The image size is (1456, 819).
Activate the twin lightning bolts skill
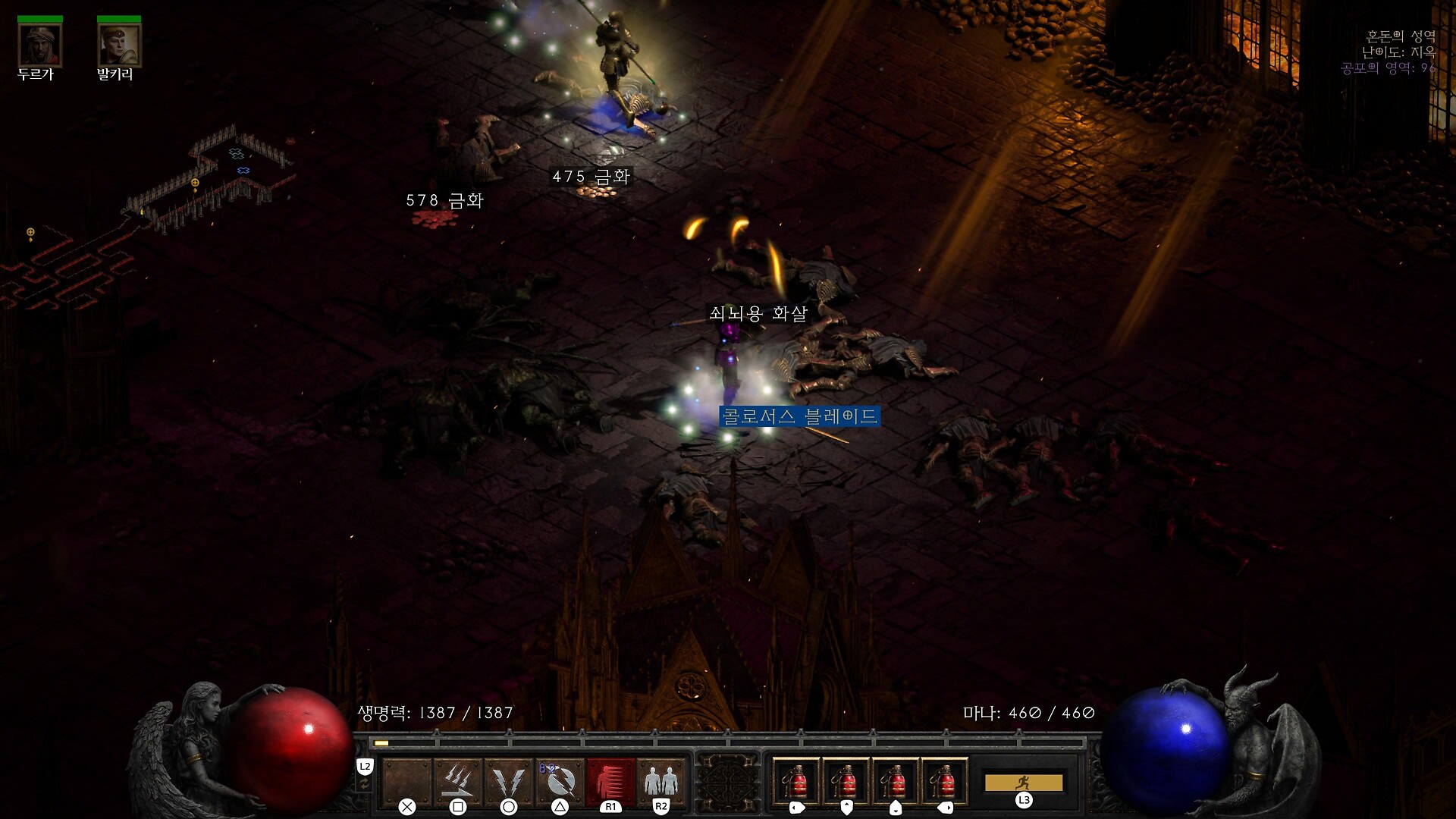click(x=508, y=780)
